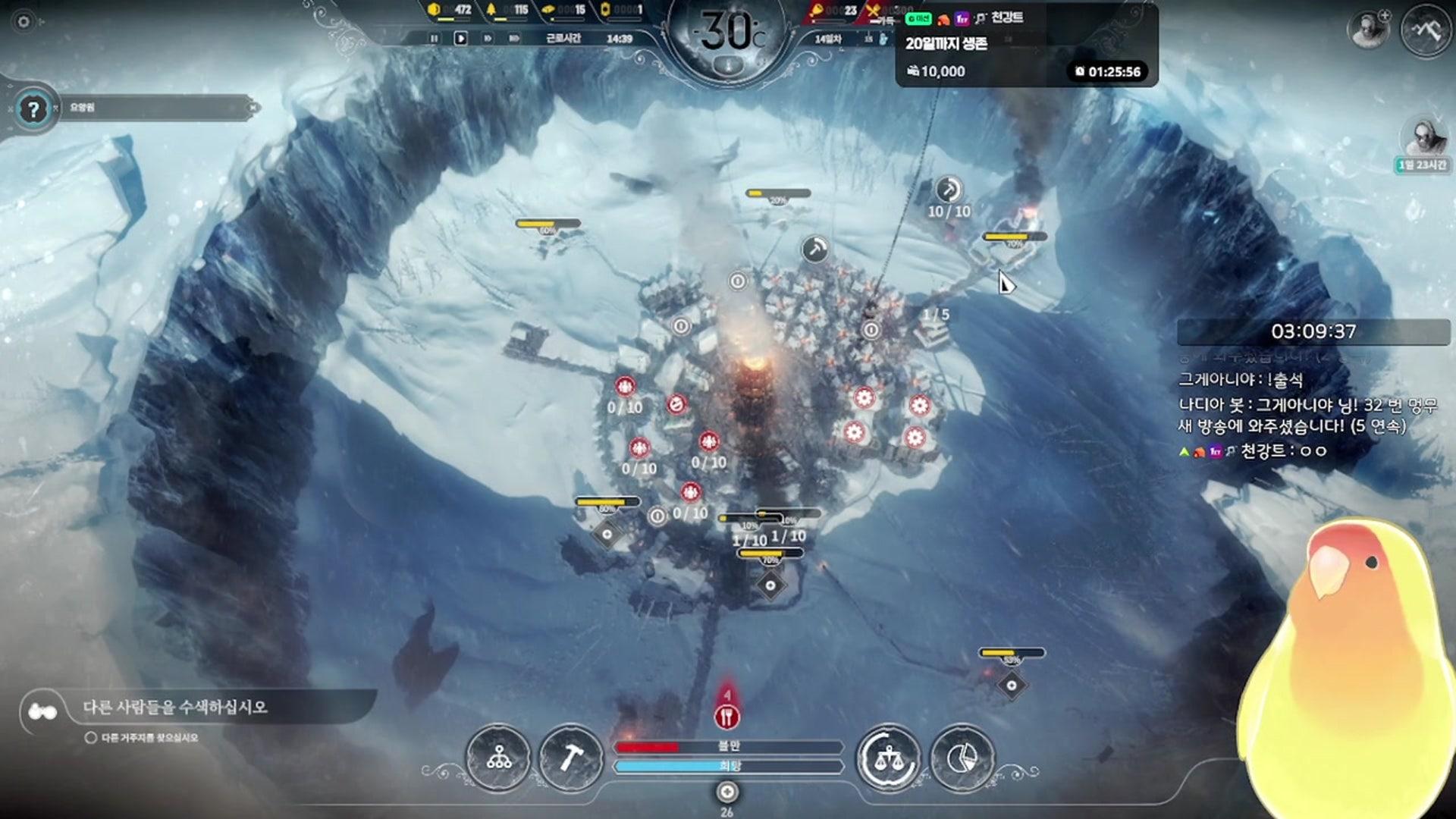The width and height of the screenshot is (1456, 819).
Task: Pause the game speed
Action: tap(434, 38)
